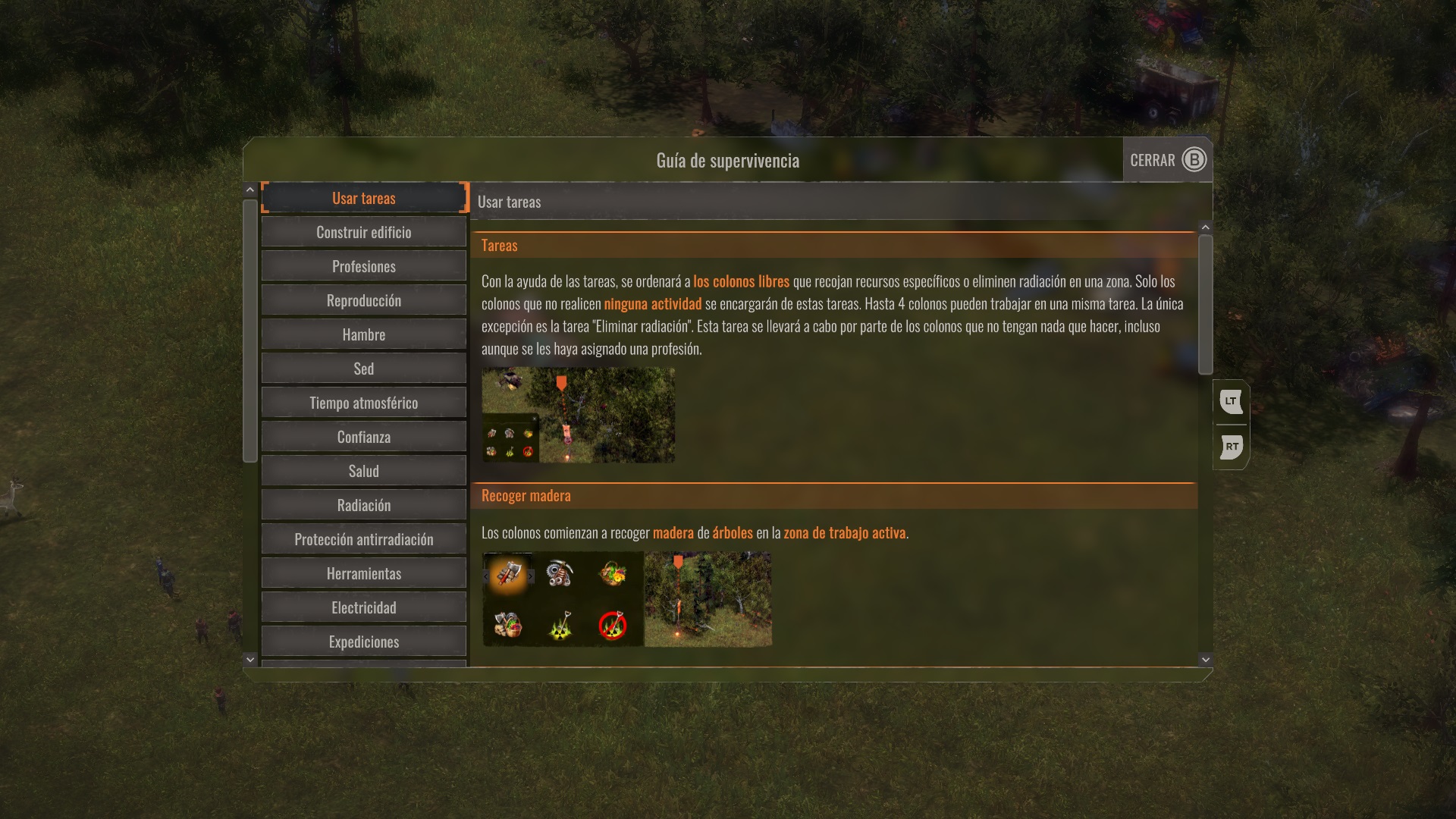Show the Salud guide page

click(x=364, y=471)
